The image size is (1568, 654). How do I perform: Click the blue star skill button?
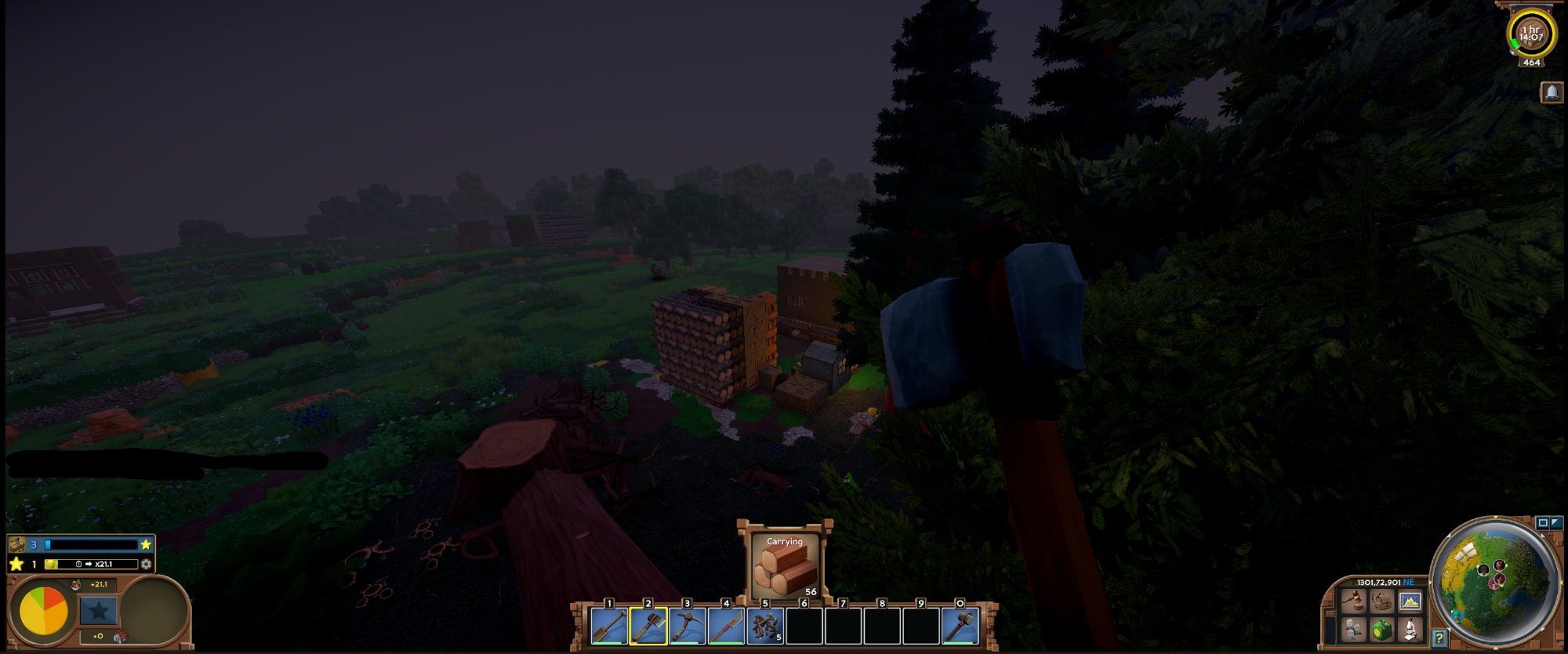(98, 610)
